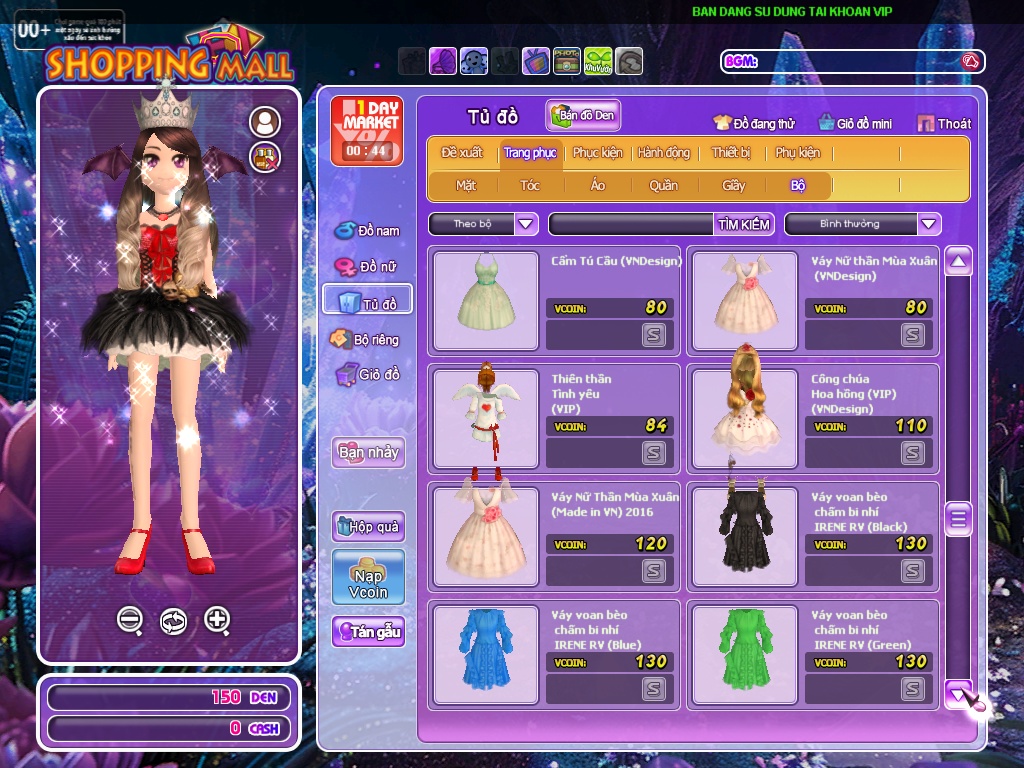Open the Bán đồ Đen button
Image resolution: width=1024 pixels, height=768 pixels.
(583, 116)
